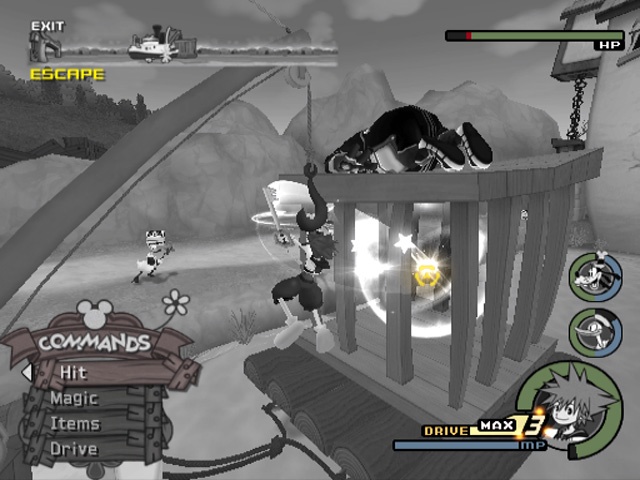Activate the Drive command
Viewport: 640px width, 480px height.
click(74, 448)
